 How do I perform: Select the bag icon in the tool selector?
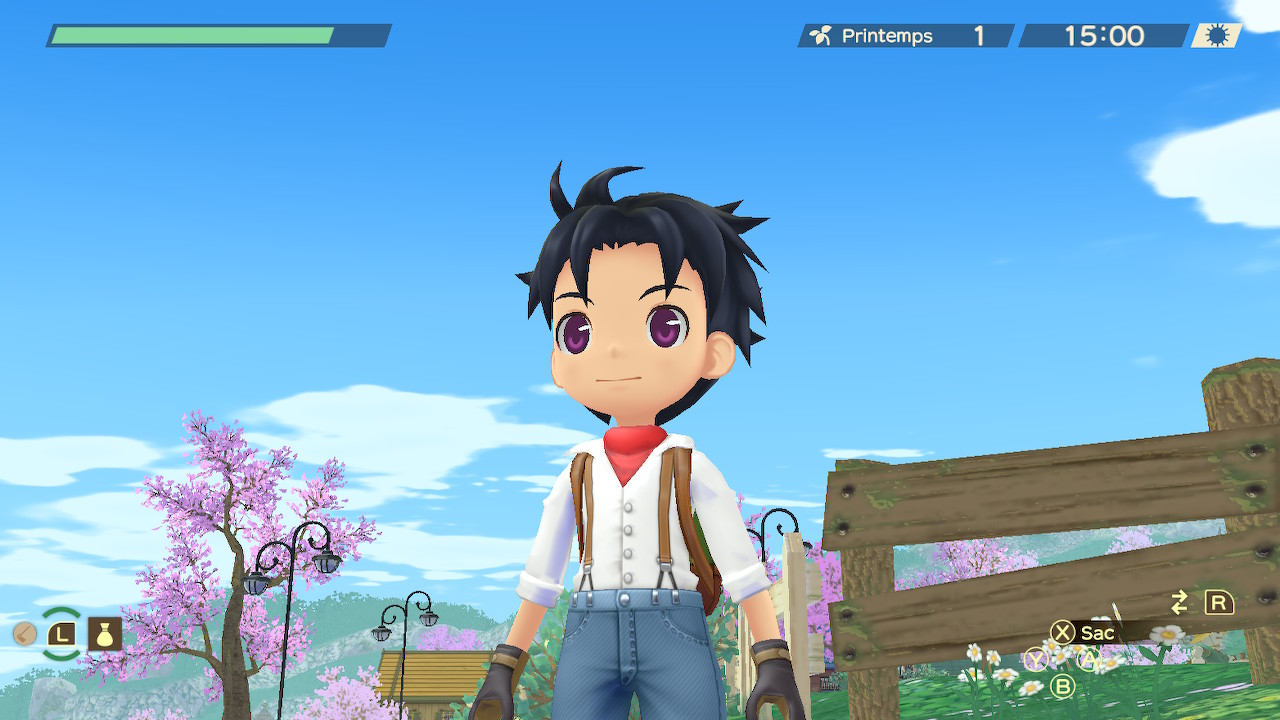(105, 633)
